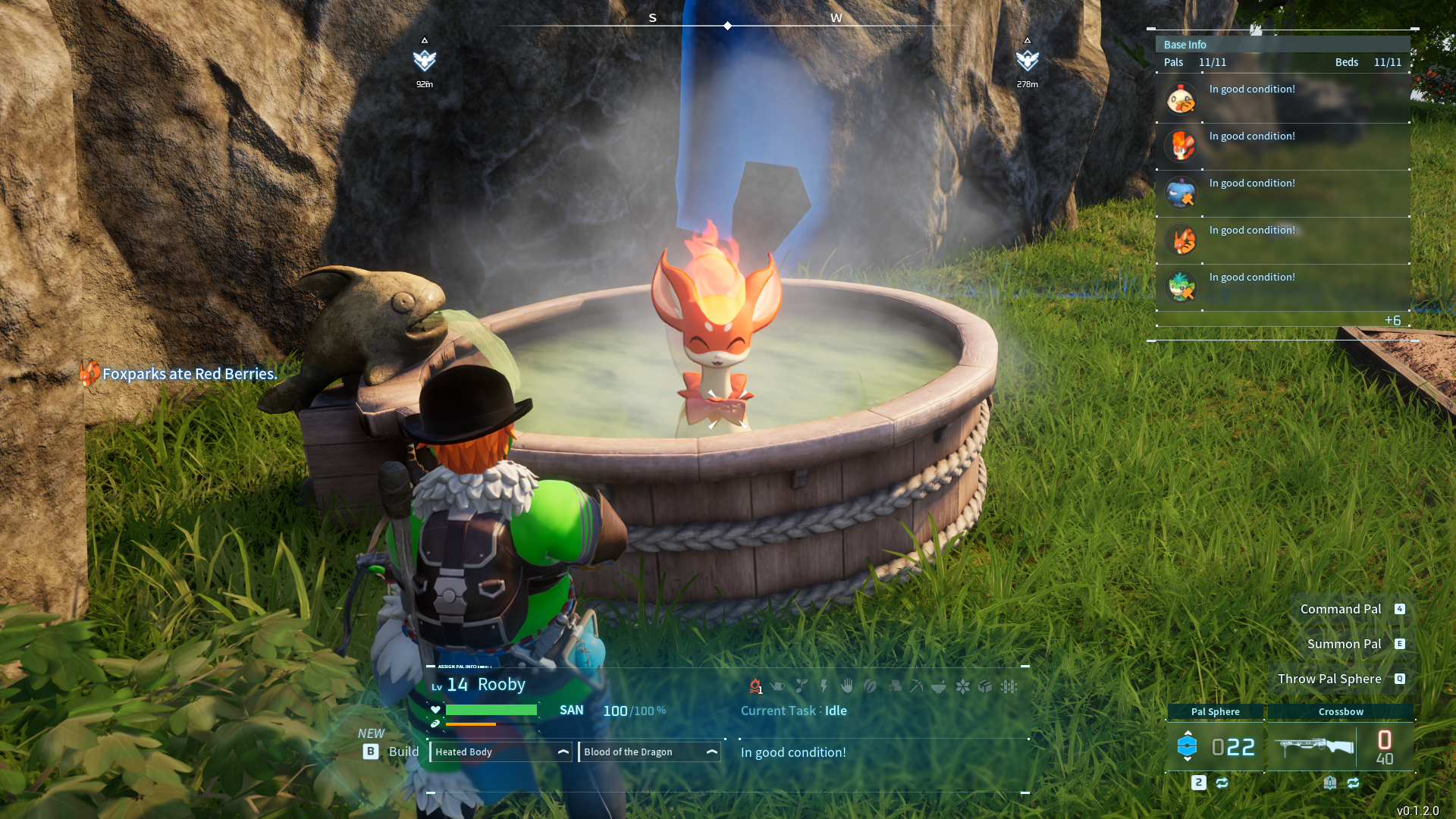The width and height of the screenshot is (1456, 819).
Task: Select the blue Pengullet row in Base Info
Action: [x=1282, y=193]
